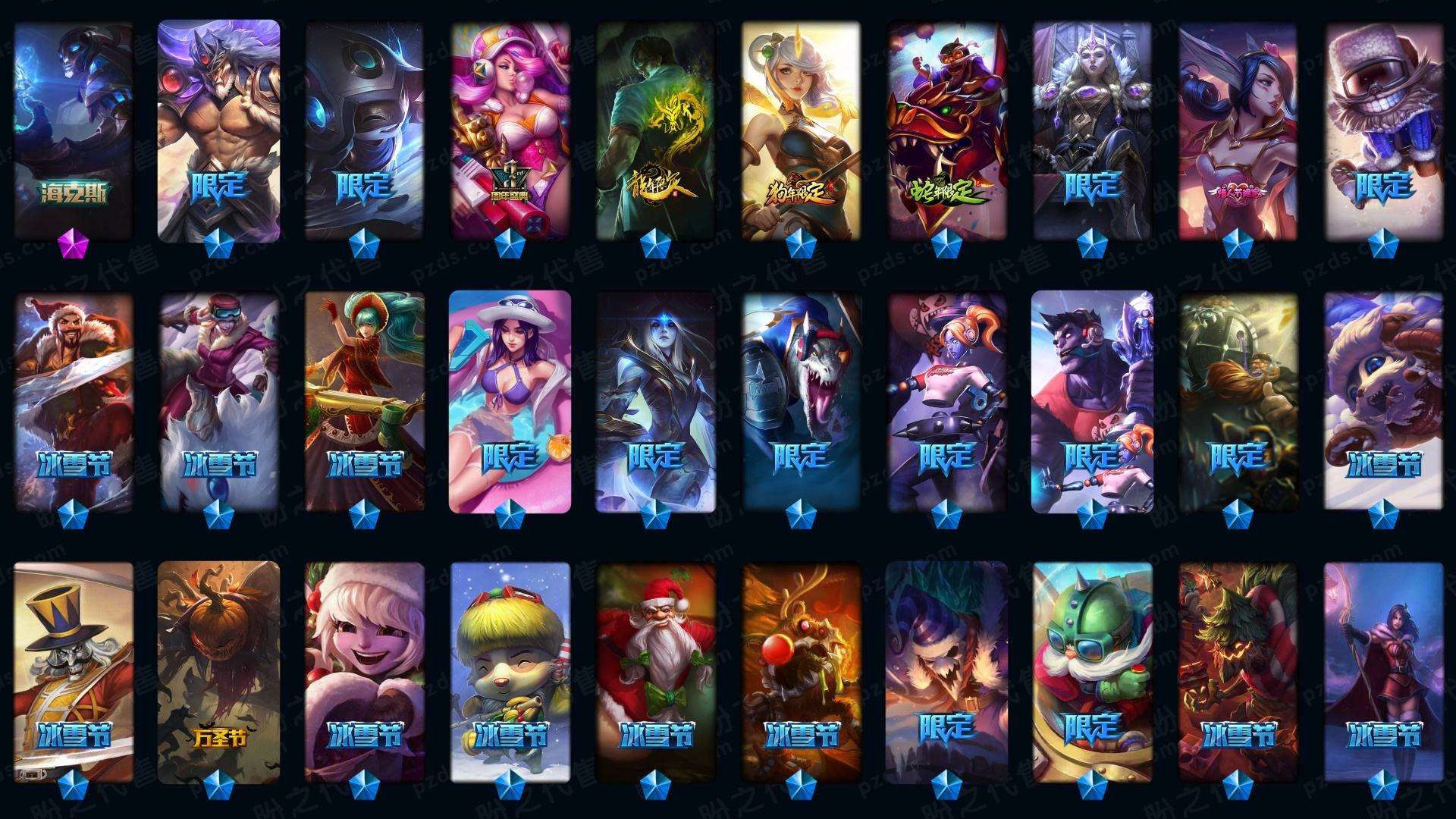Screen dimensions: 1456x819
Task: Open the candy cane tree monster card
Action: (1238, 671)
